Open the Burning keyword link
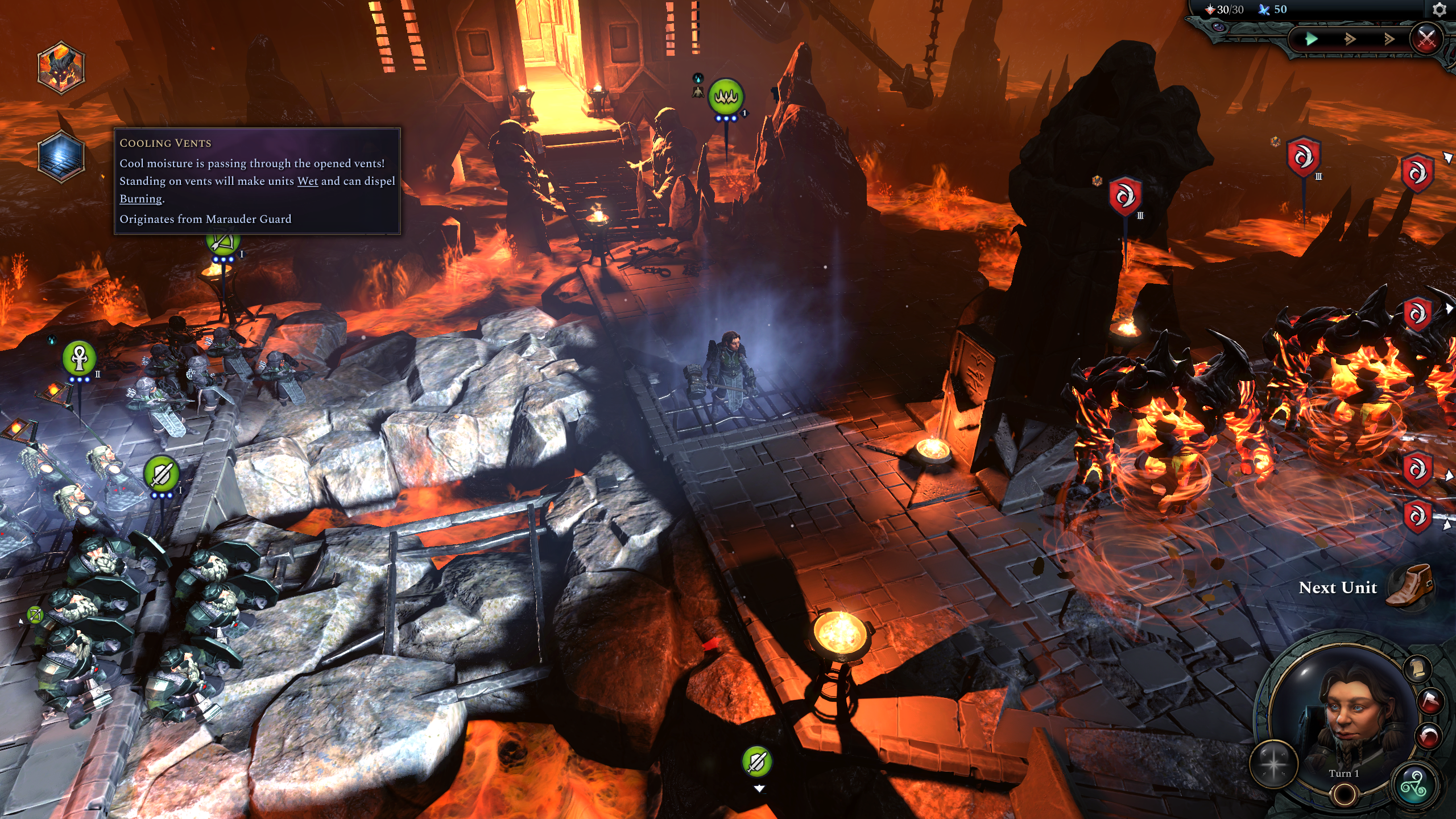 140,198
